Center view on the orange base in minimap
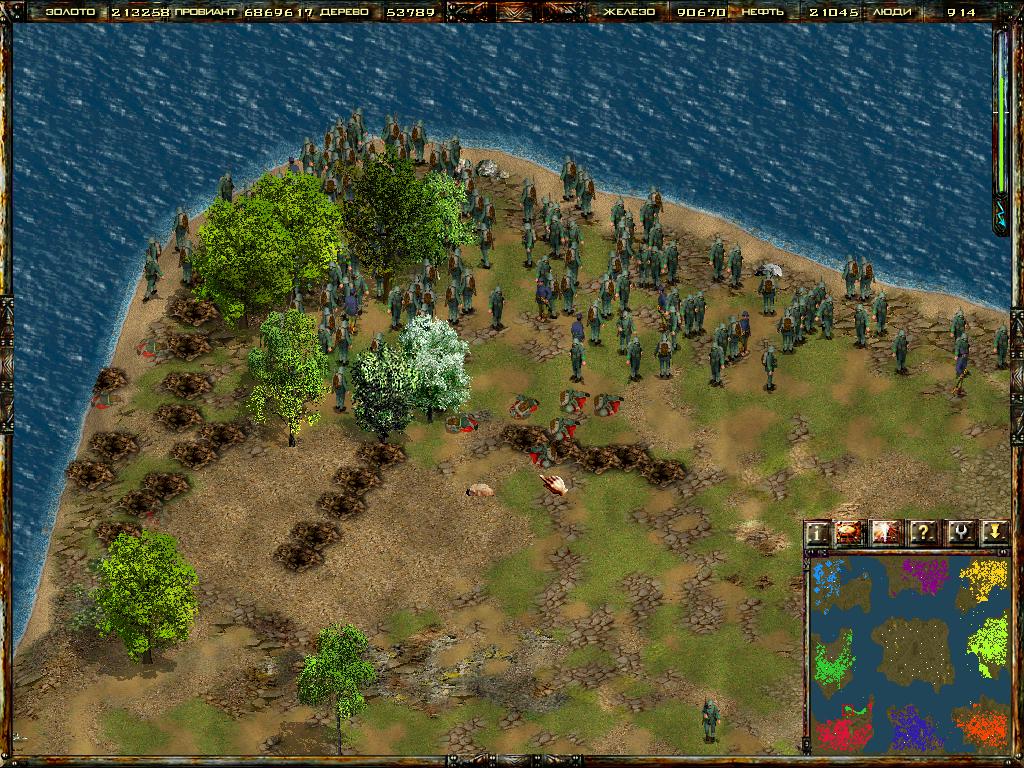 (x=980, y=725)
